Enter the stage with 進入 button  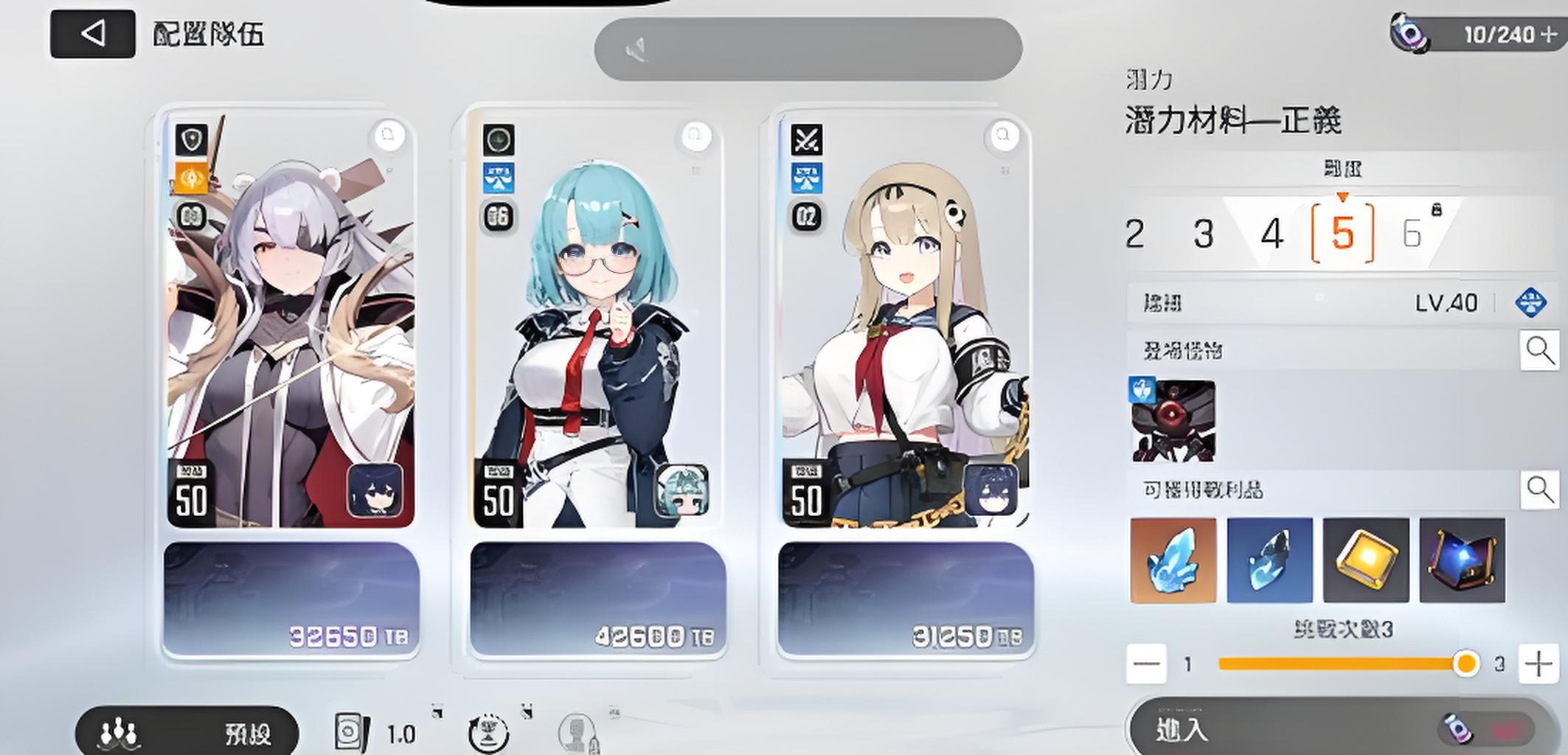point(1341,729)
